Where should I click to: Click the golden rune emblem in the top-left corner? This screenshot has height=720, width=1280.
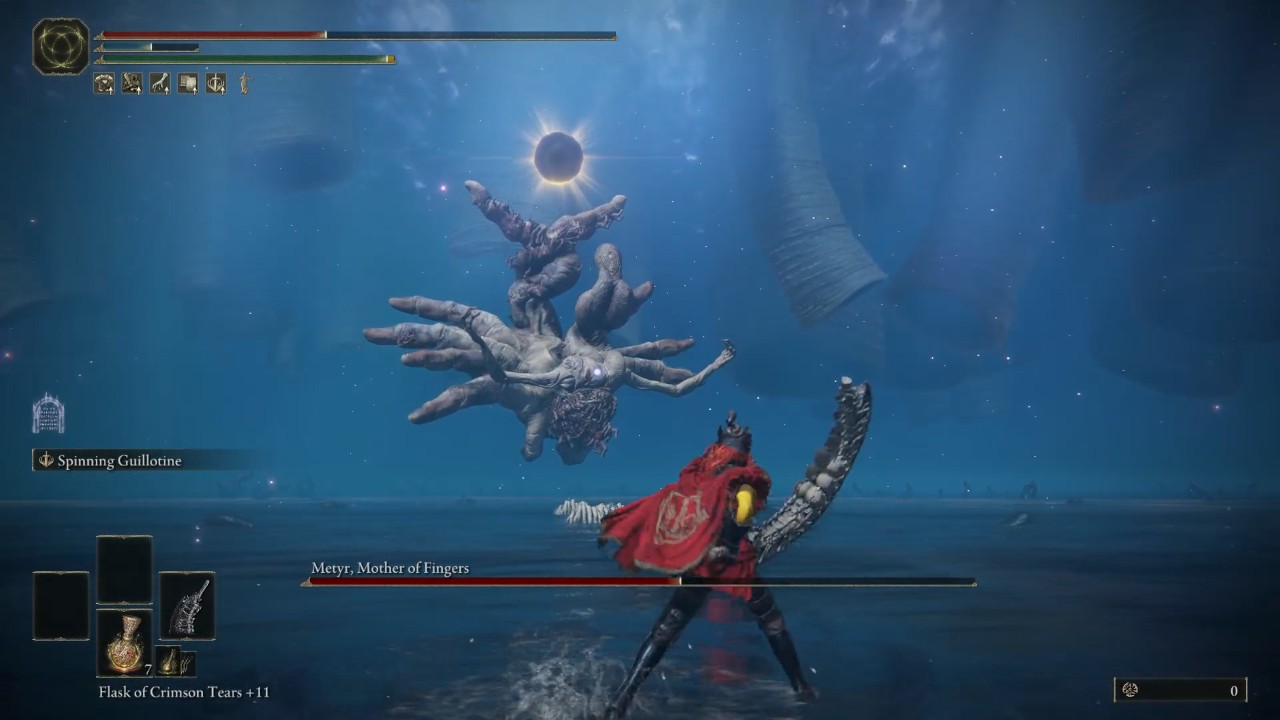pyautogui.click(x=61, y=47)
